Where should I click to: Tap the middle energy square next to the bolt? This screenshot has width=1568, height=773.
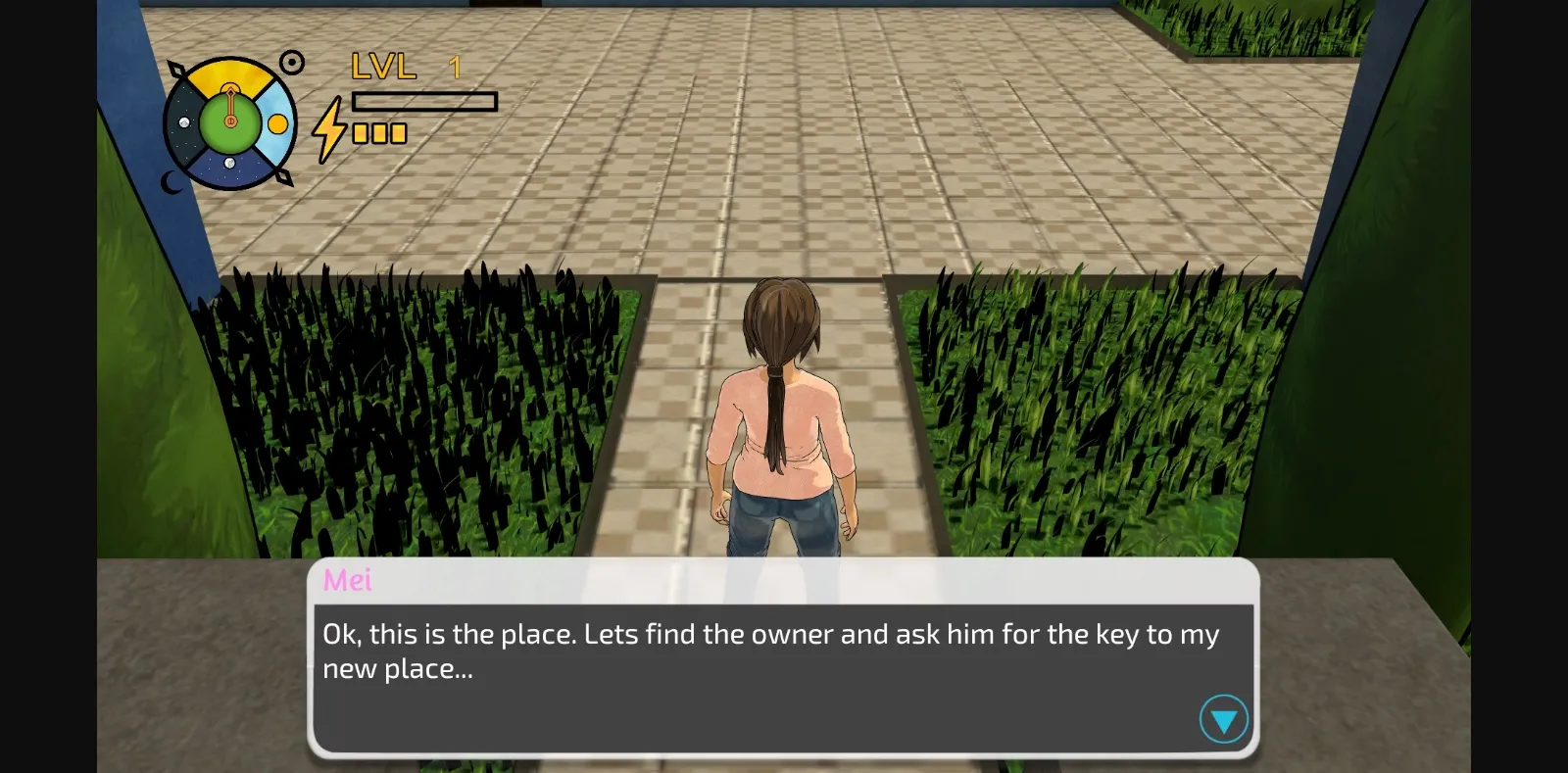tap(379, 133)
